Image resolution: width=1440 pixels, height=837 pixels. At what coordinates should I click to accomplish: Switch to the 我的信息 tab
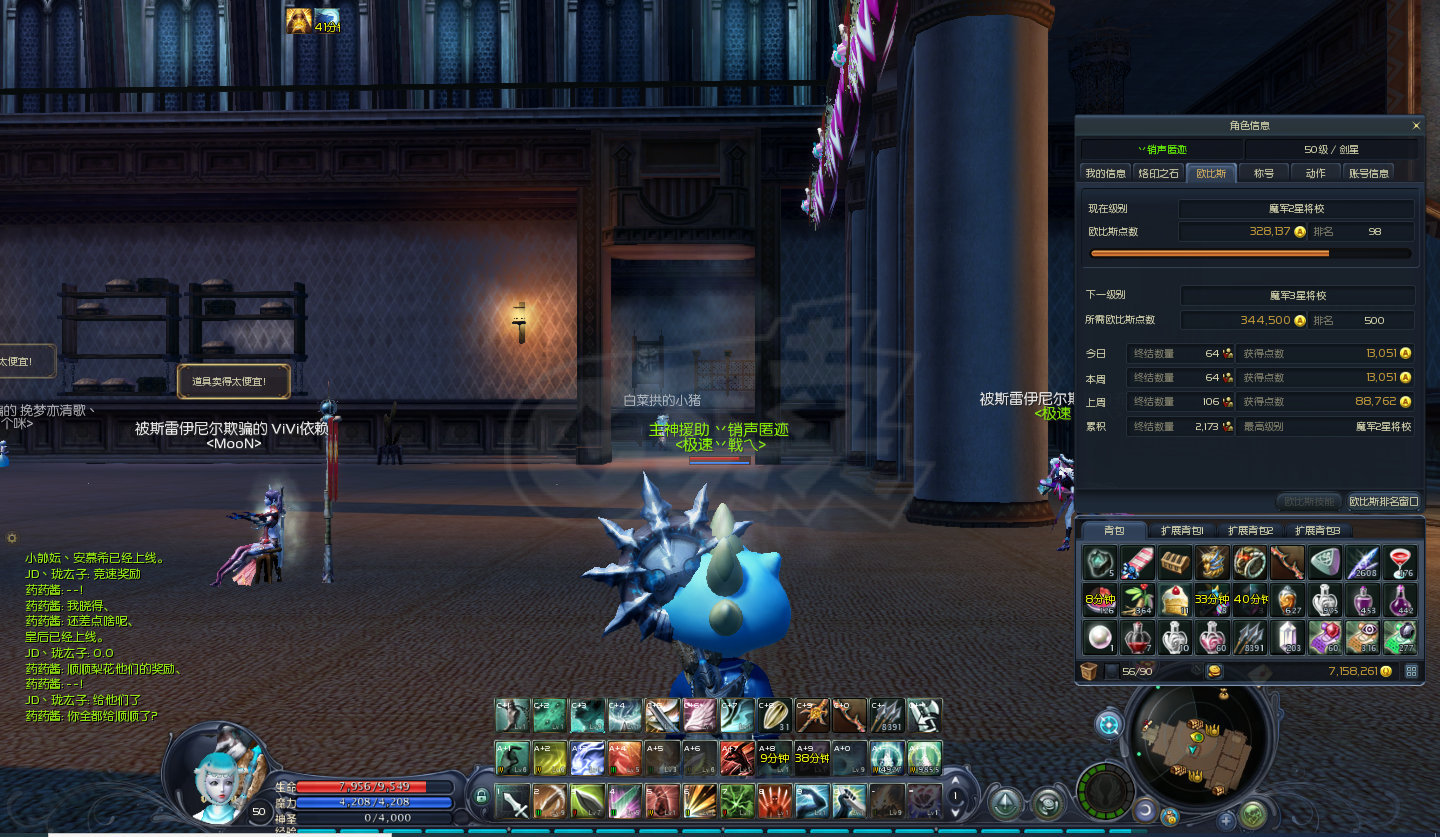(x=1106, y=173)
